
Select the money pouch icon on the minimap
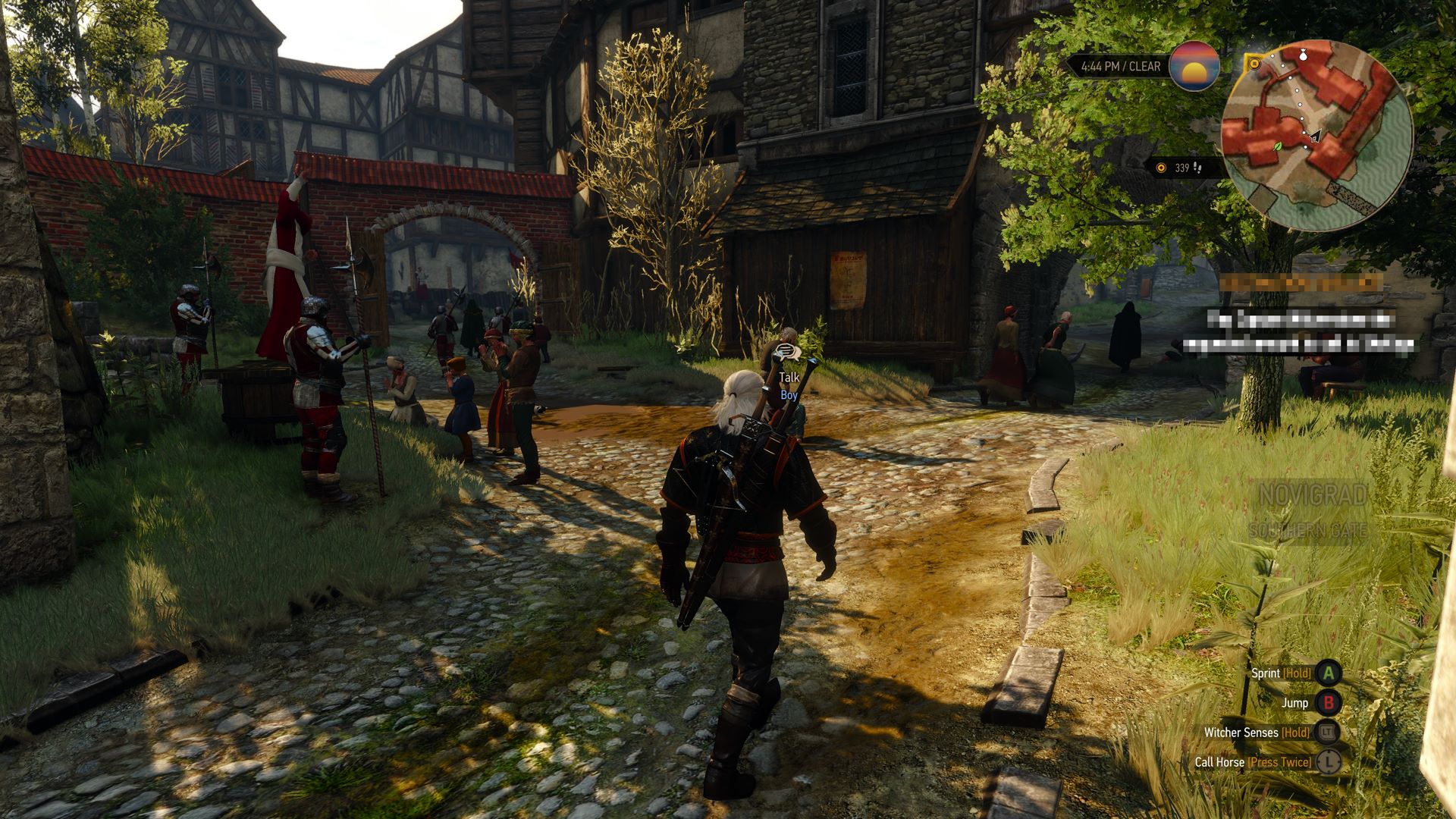click(x=1303, y=53)
